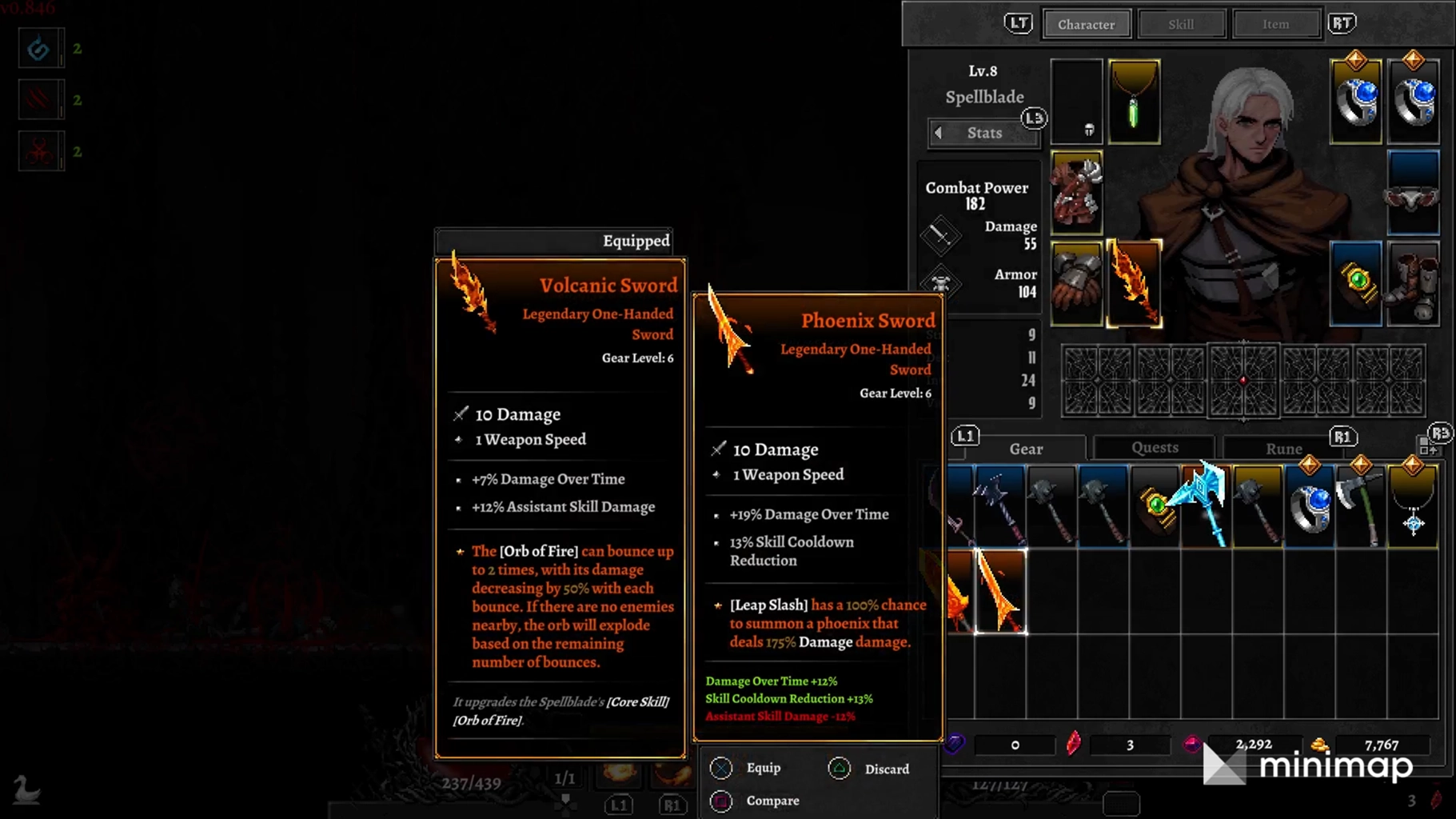Select the highlighted Phoenix Sword inventory slot
Viewport: 1456px width, 819px height.
tap(1000, 592)
